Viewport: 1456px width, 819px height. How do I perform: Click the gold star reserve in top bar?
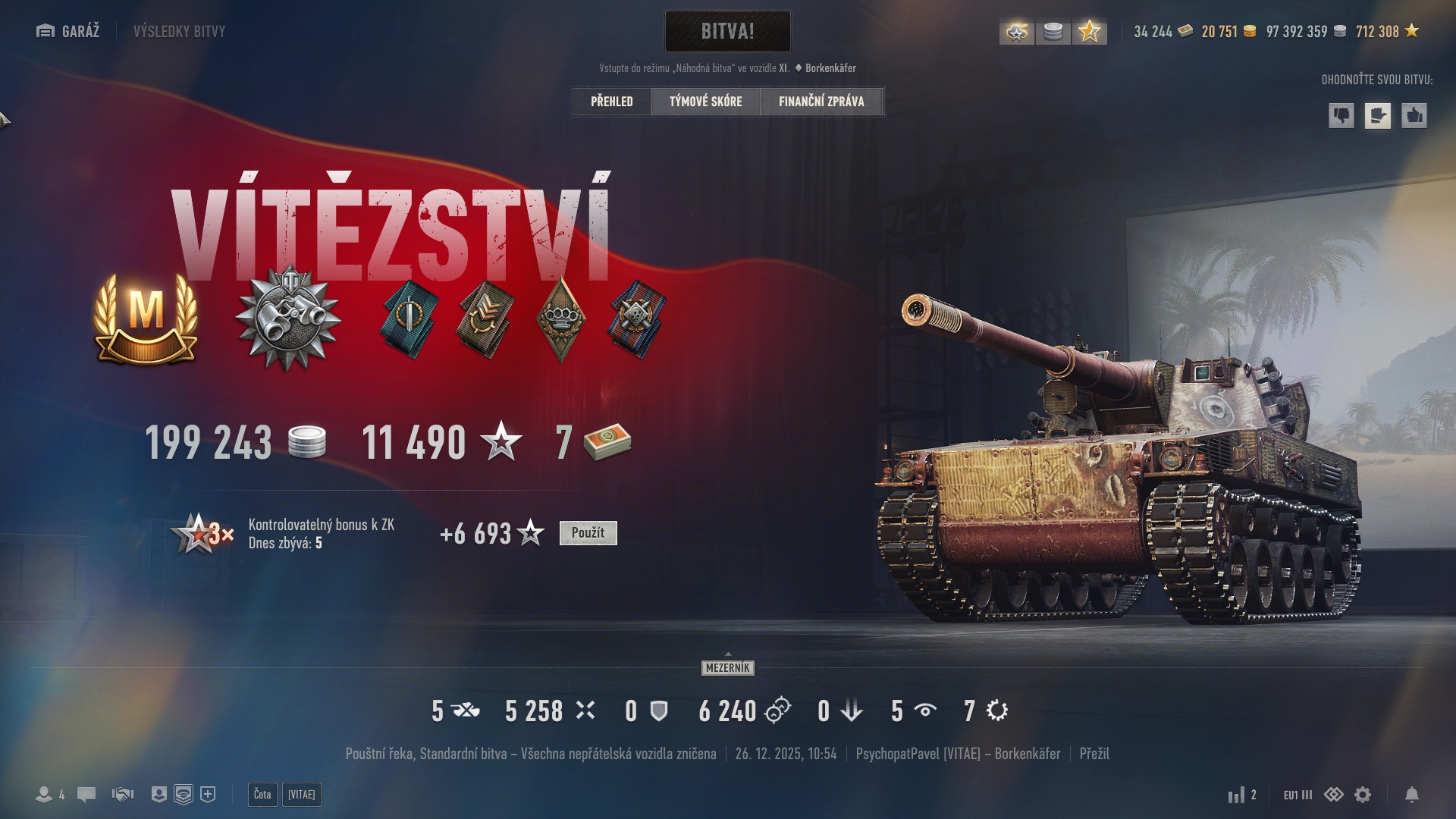coord(1089,32)
